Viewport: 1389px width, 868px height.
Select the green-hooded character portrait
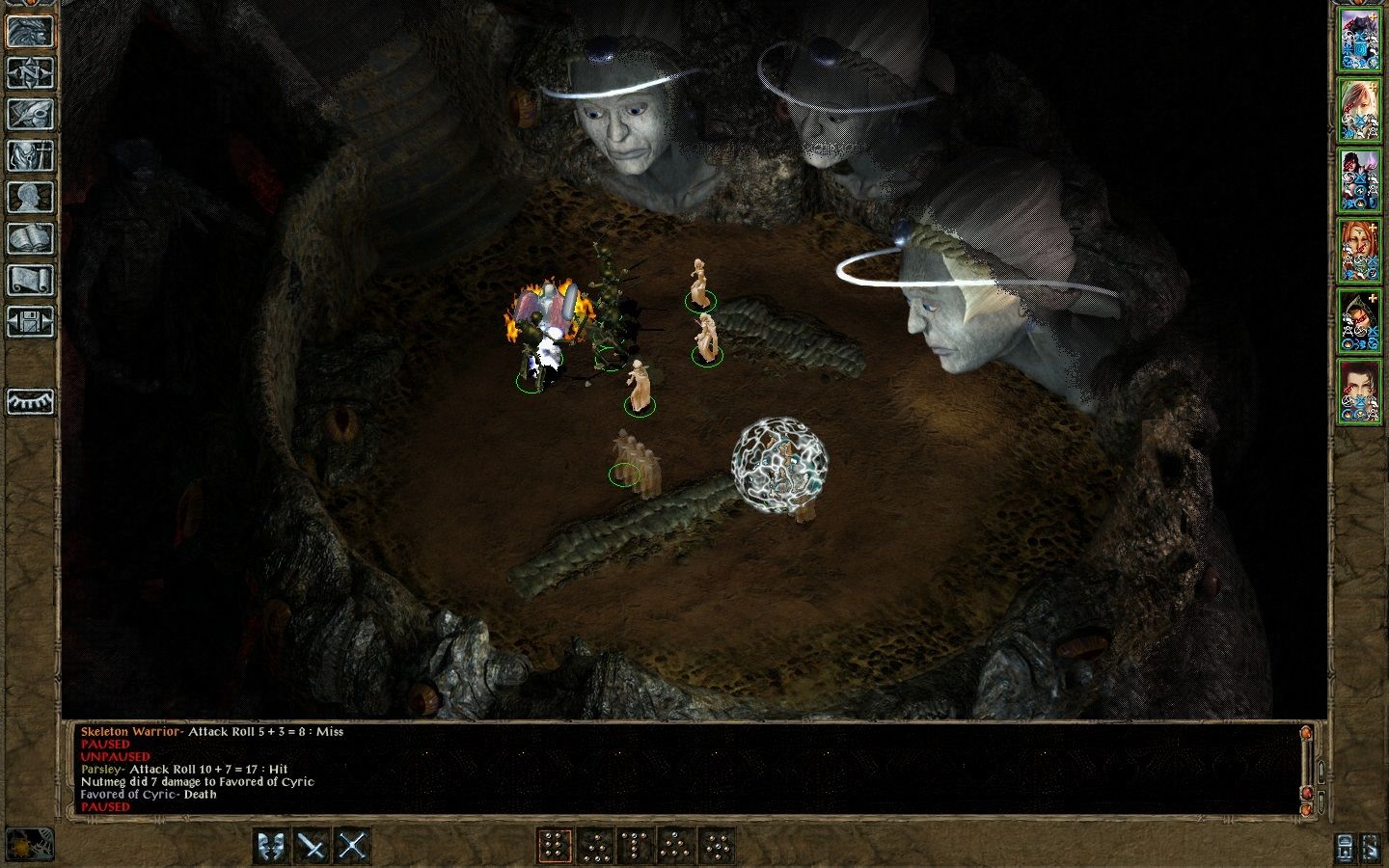pos(1360,319)
